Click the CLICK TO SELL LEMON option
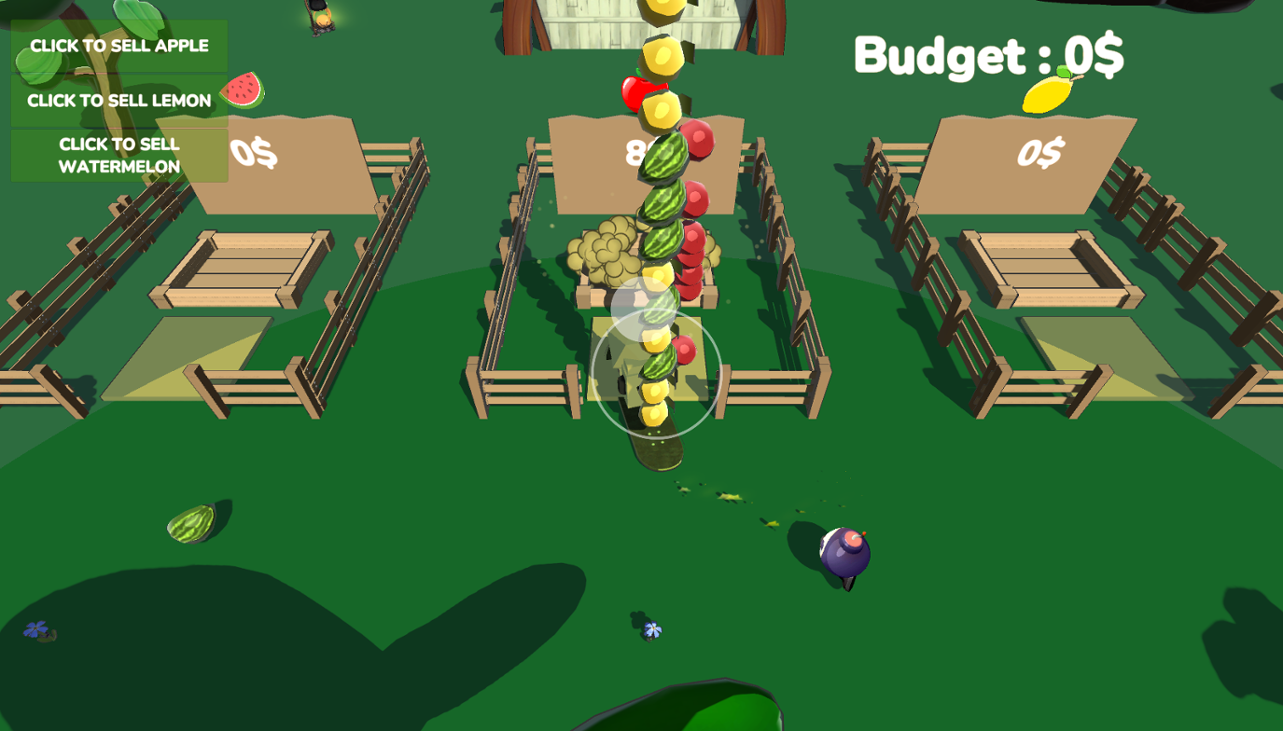This screenshot has width=1283, height=731. coord(118,100)
